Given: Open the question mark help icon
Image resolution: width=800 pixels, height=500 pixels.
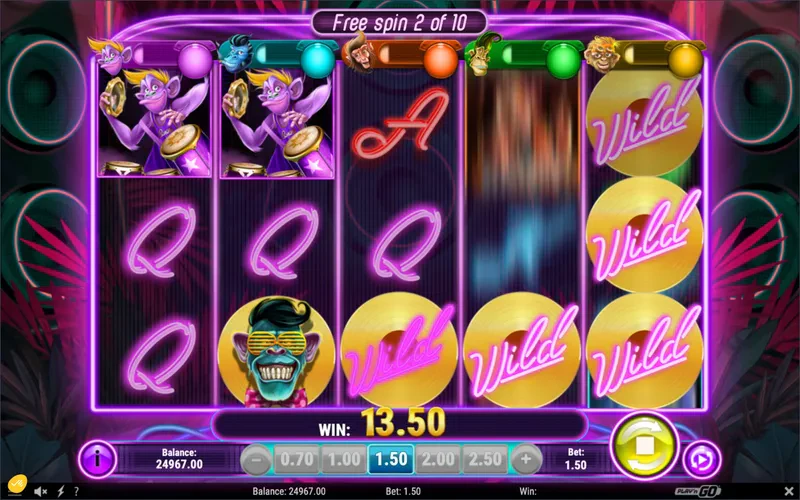Looking at the screenshot, I should (x=76, y=491).
